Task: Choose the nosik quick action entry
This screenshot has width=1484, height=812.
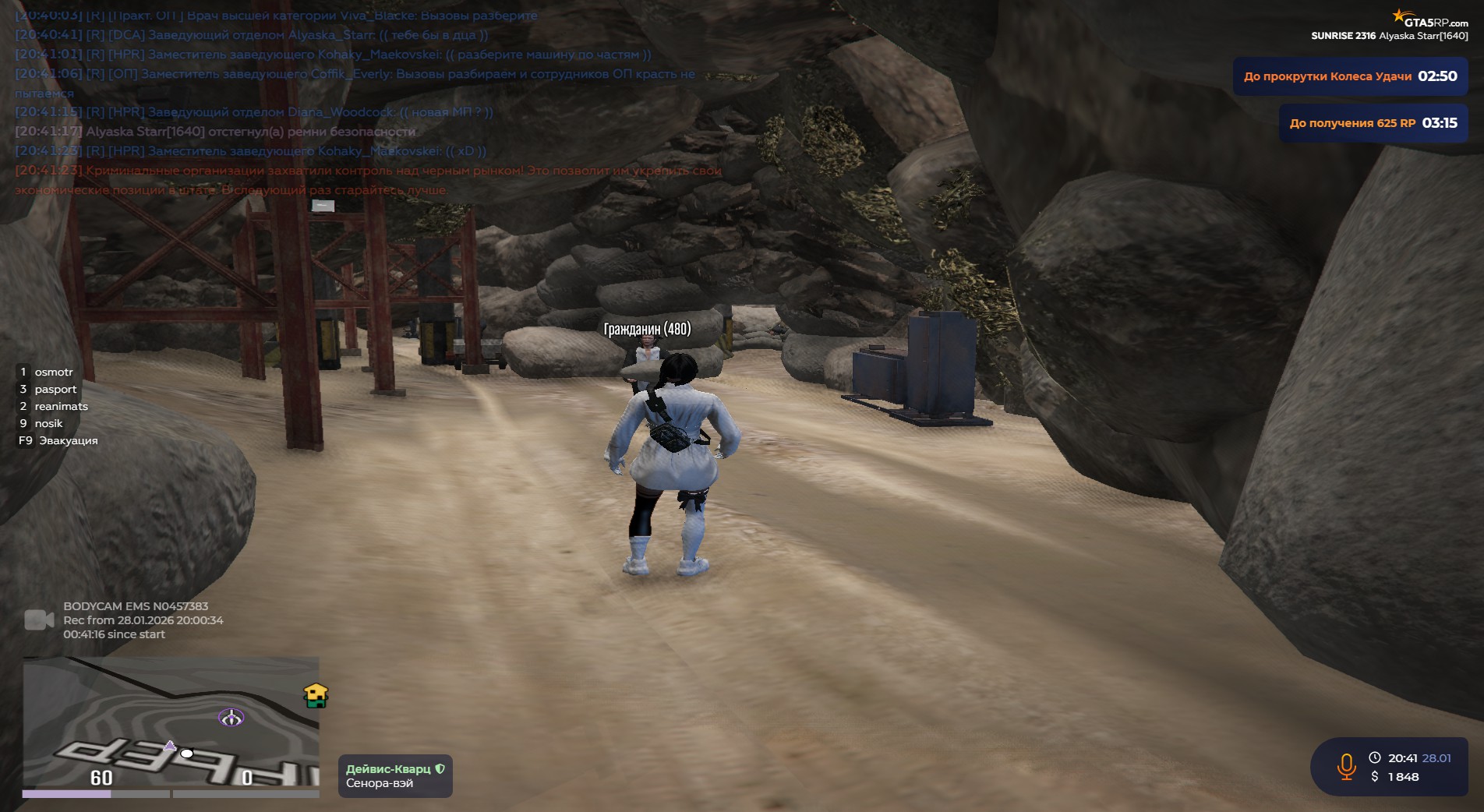Action: pyautogui.click(x=48, y=424)
